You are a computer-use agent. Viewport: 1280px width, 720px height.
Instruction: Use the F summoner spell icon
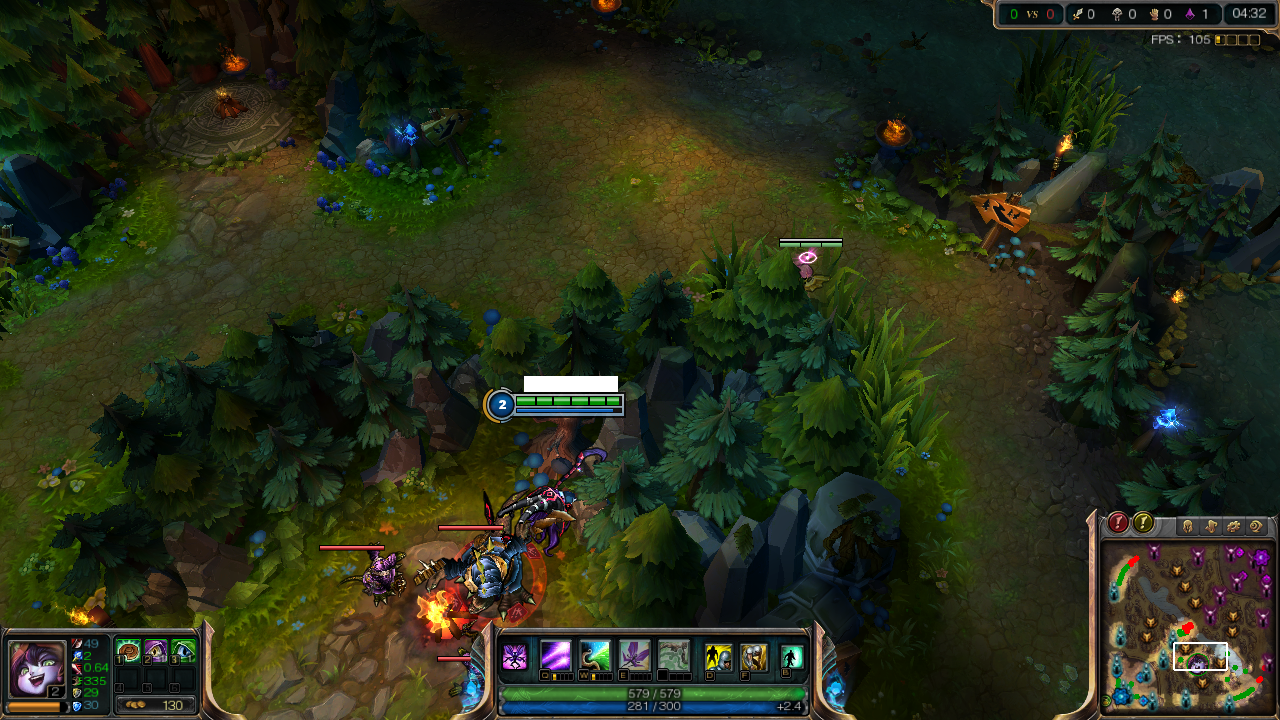(753, 657)
